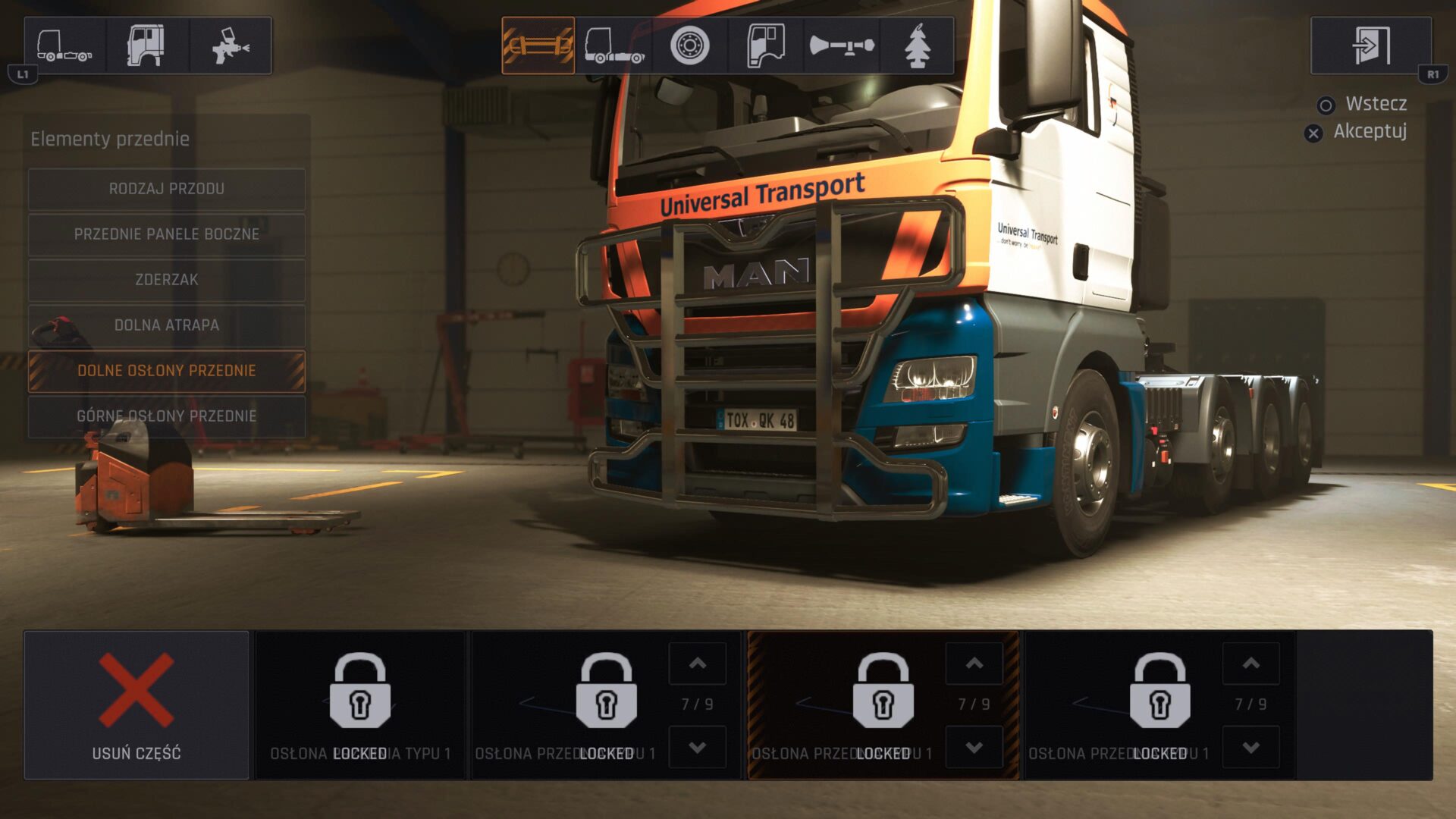Exit the garage via door arrow icon
1456x819 pixels.
[x=1371, y=45]
